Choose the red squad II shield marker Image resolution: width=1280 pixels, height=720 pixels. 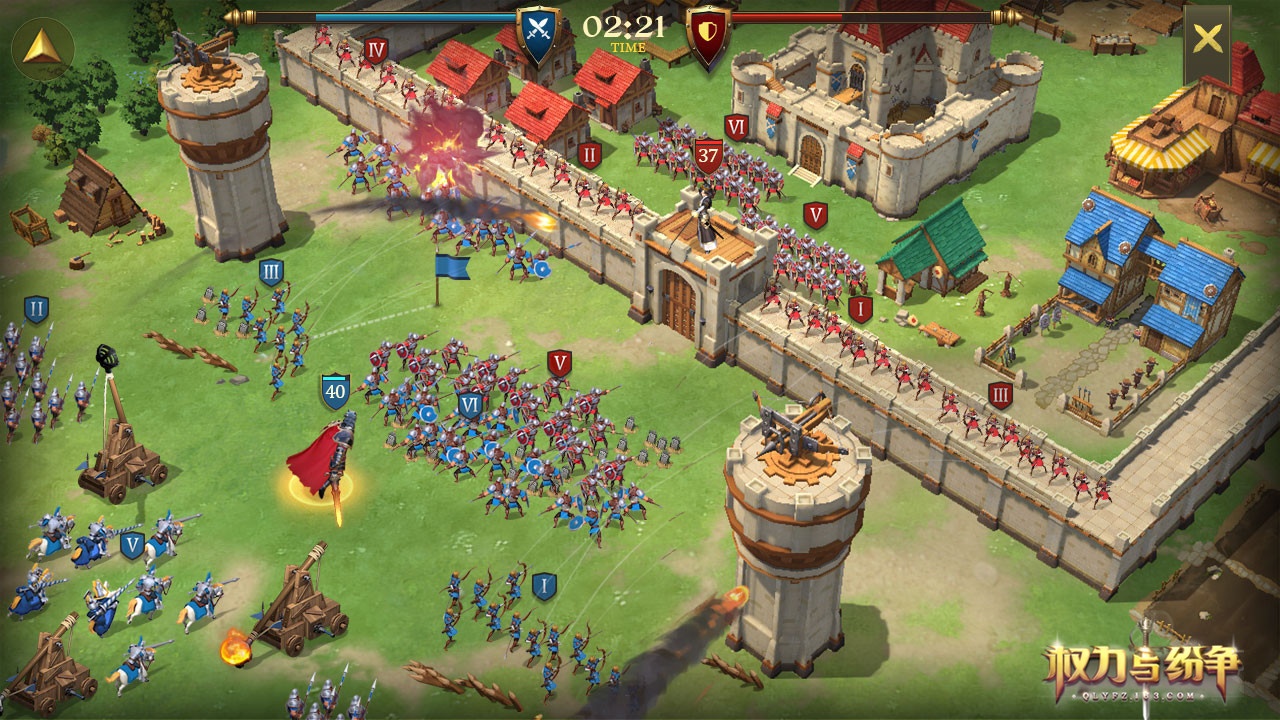[x=589, y=155]
